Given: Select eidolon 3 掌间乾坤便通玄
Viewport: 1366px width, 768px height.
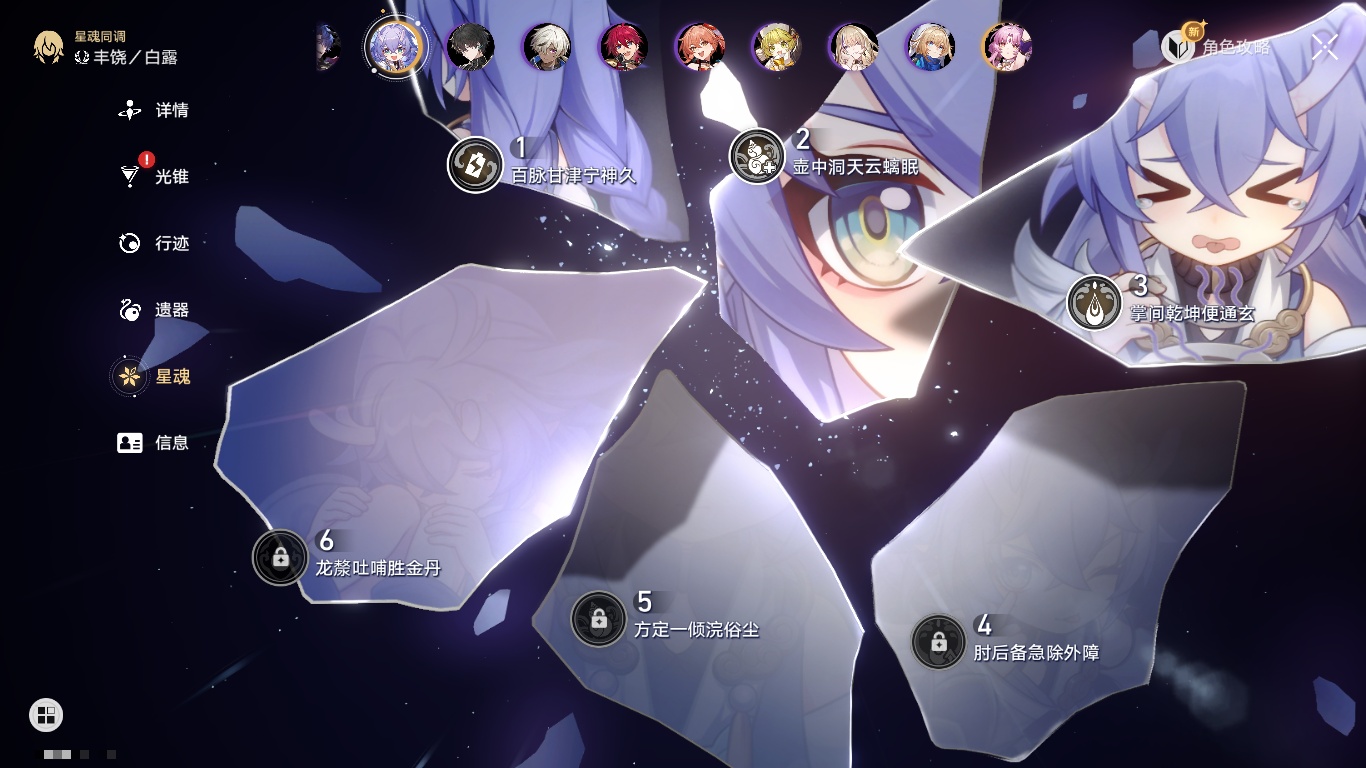Looking at the screenshot, I should (1094, 303).
